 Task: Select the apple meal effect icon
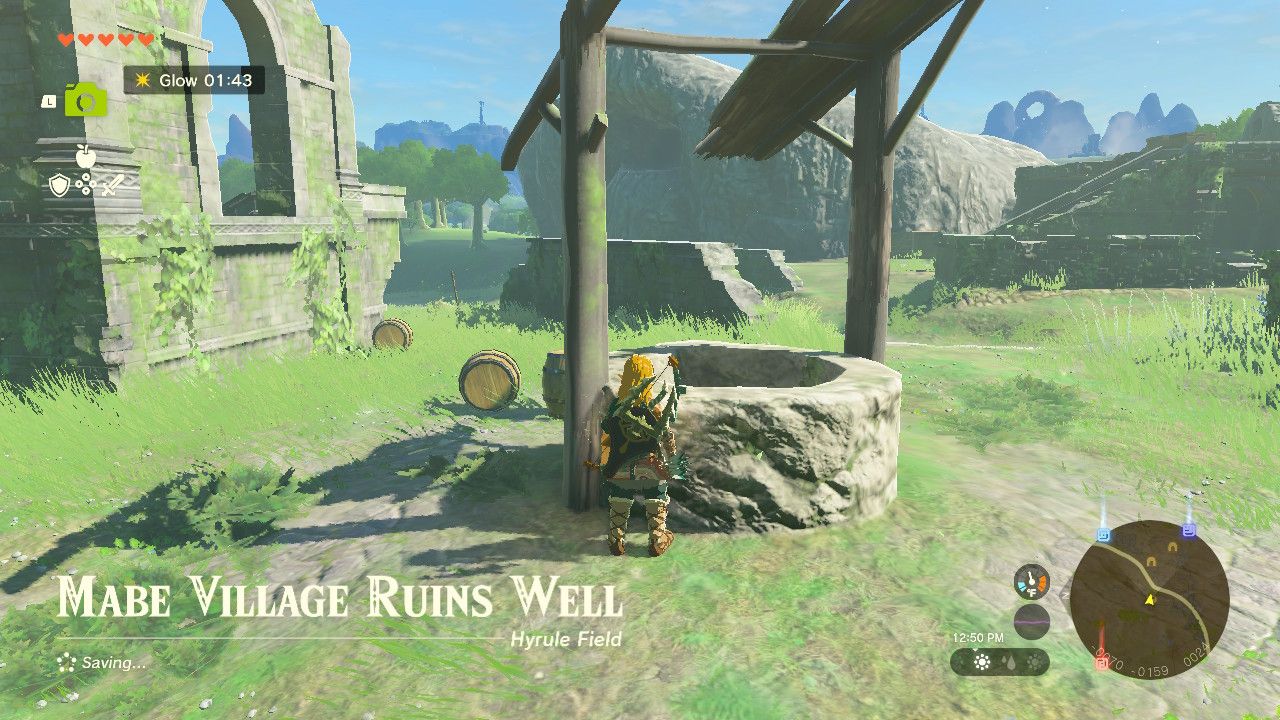86,156
